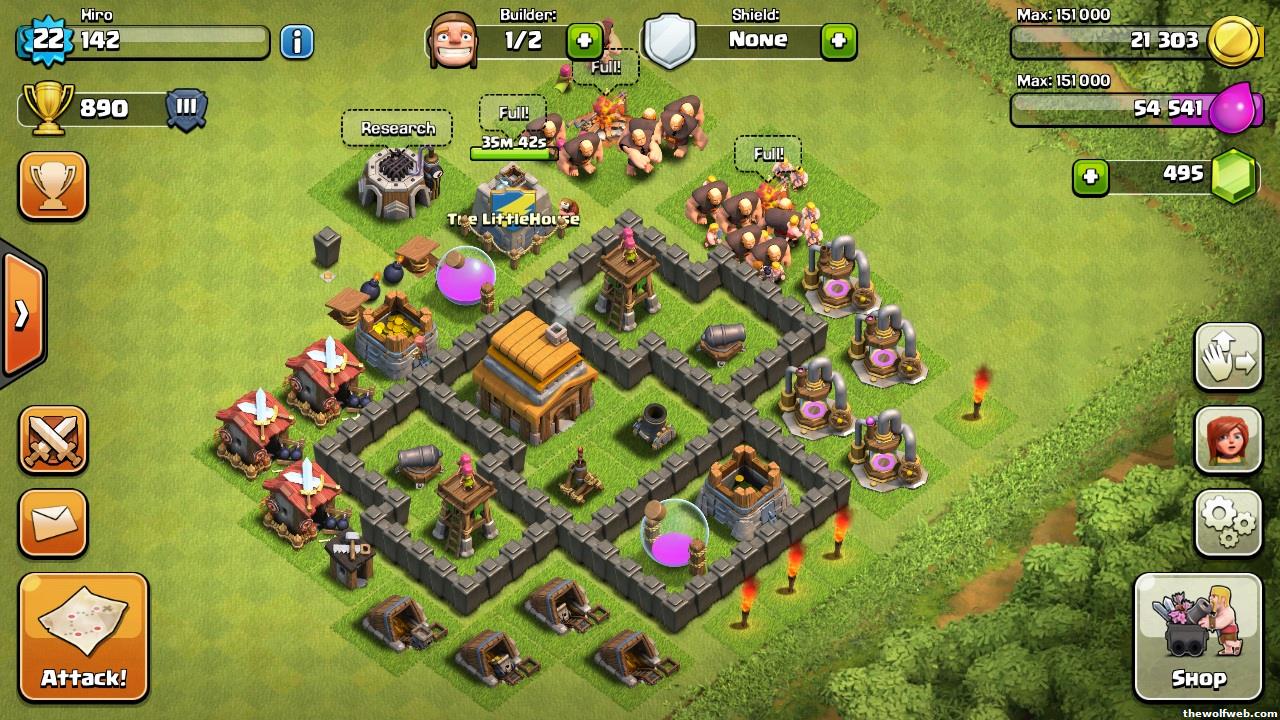This screenshot has width=1280, height=720.
Task: Open the mail envelope inbox
Action: tap(53, 522)
